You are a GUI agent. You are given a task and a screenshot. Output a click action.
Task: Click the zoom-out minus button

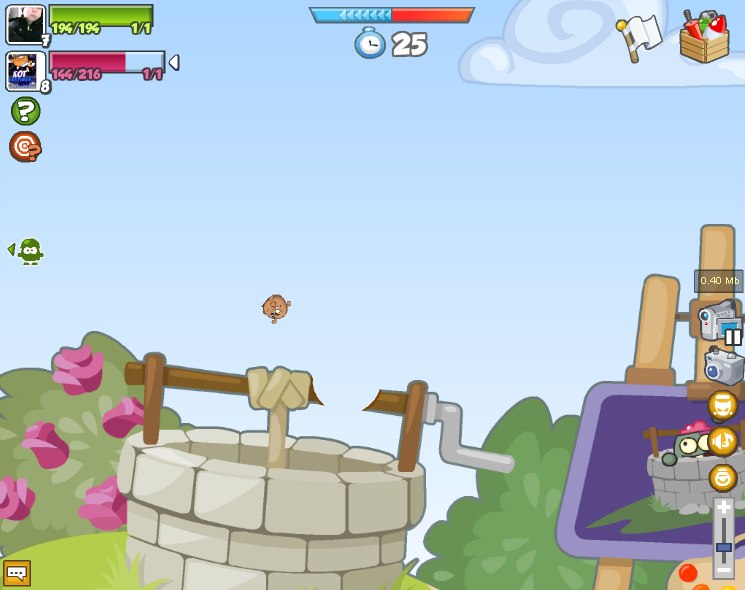pos(723,572)
